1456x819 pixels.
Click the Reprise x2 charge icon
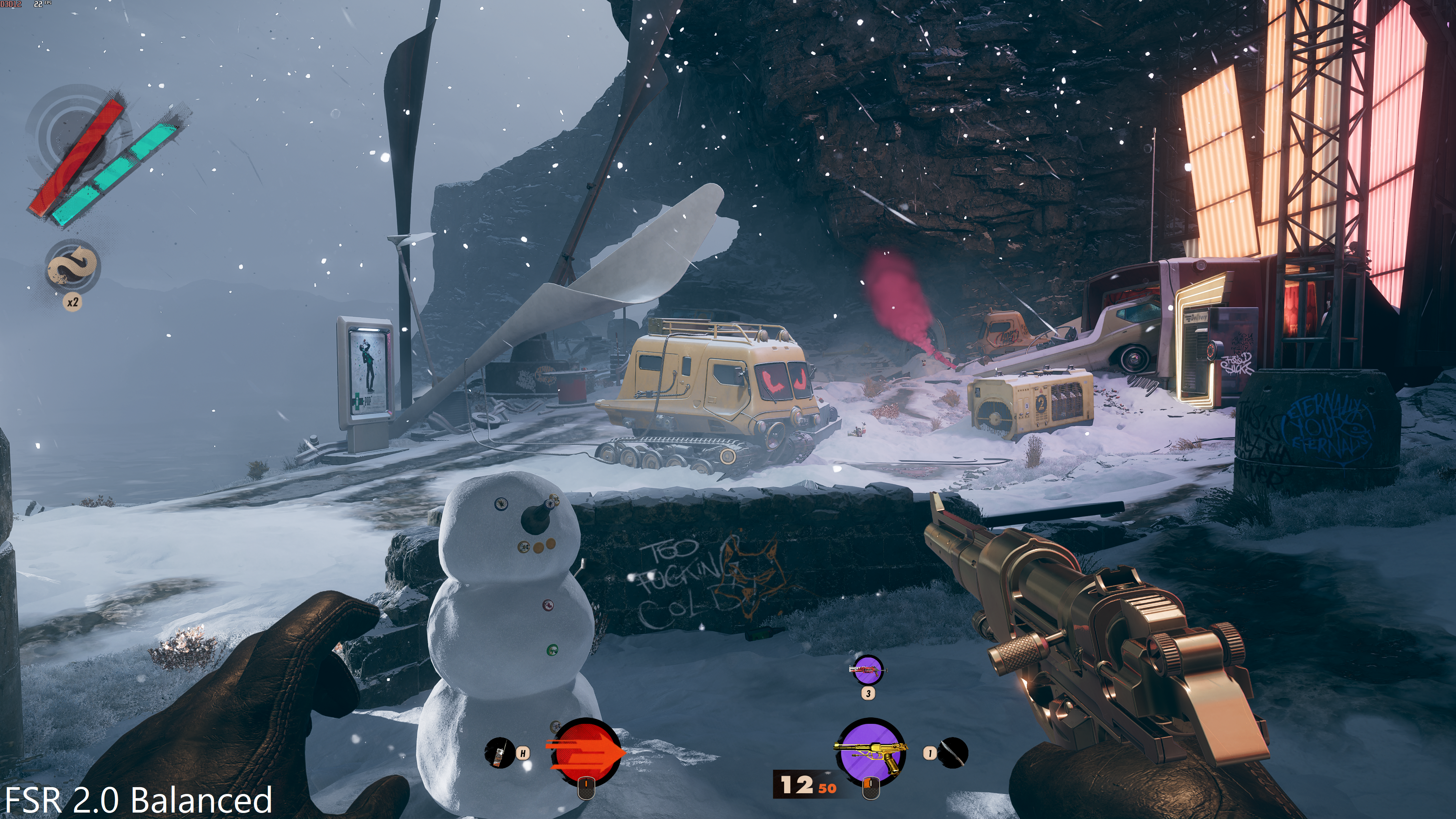(73, 267)
